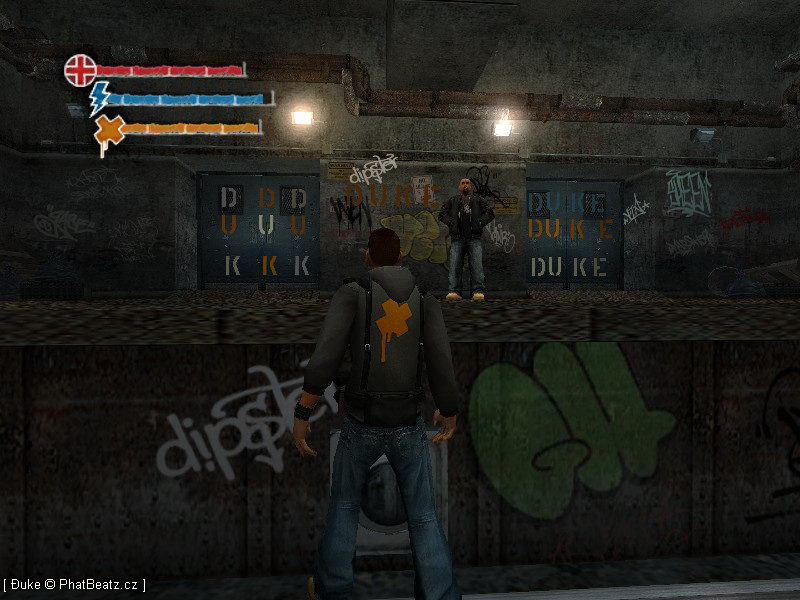Click the orange paint splat icon
This screenshot has width=800, height=600.
(x=109, y=130)
